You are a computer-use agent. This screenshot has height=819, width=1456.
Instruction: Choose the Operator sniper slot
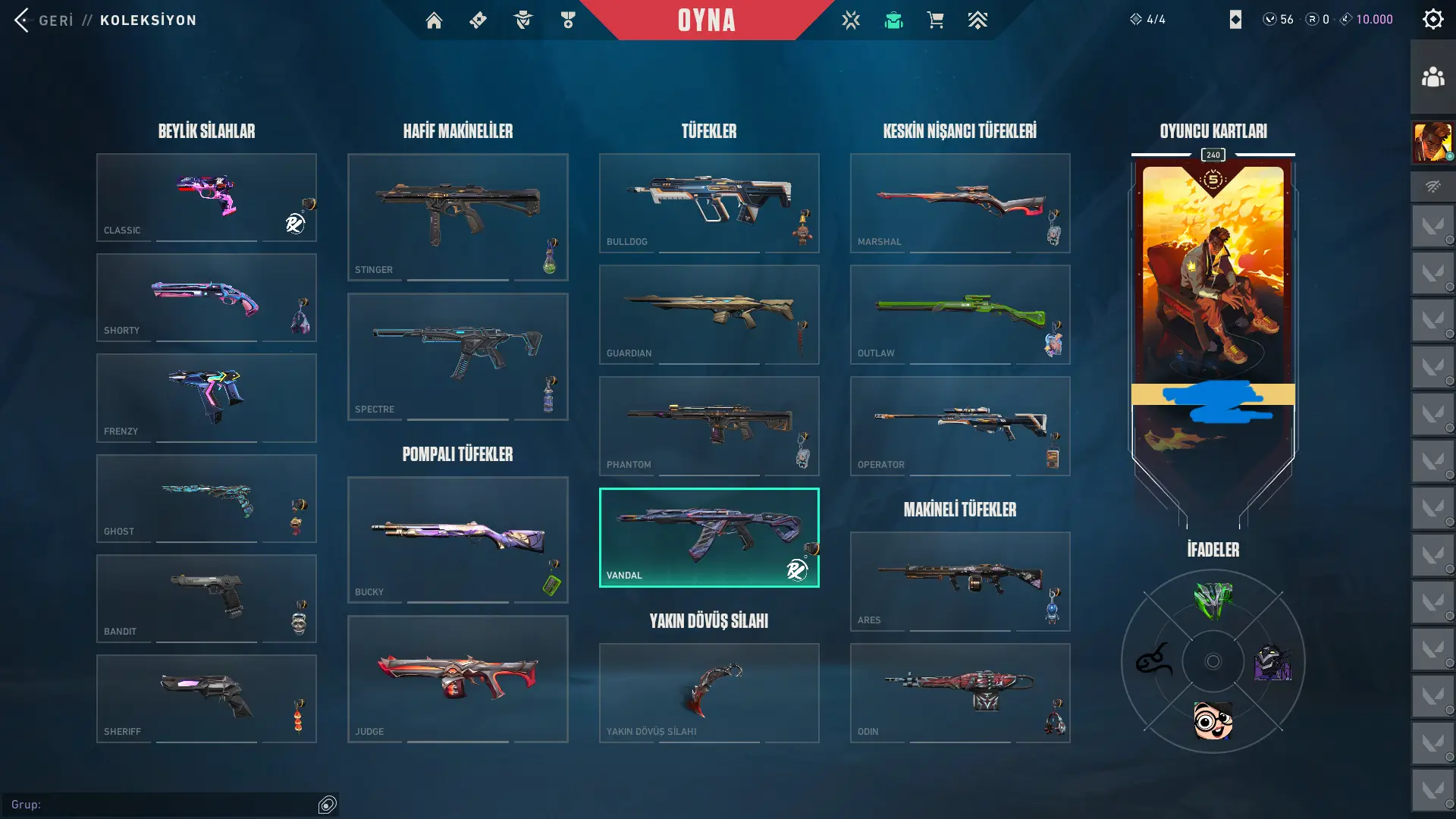point(959,425)
